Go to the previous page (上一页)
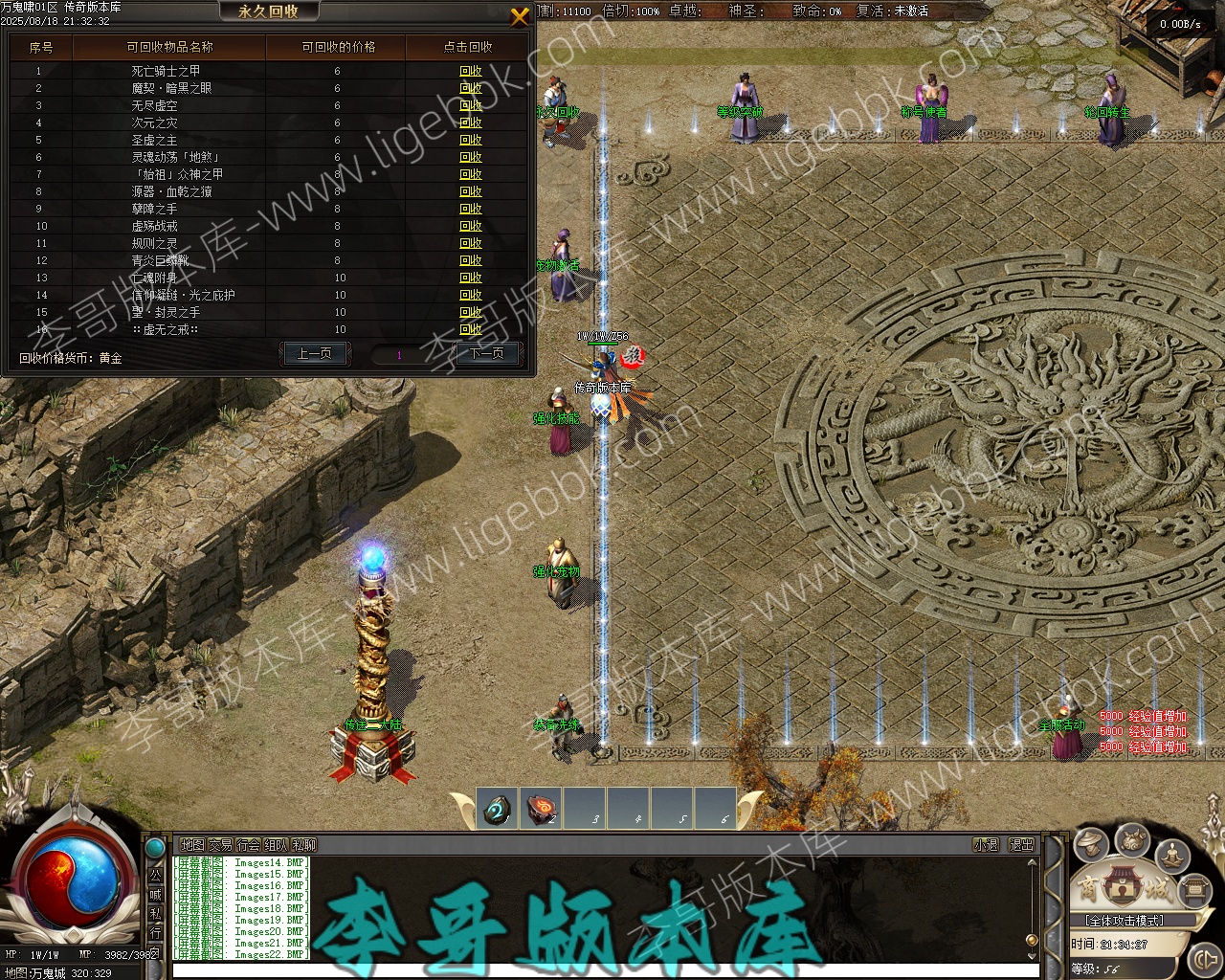Image resolution: width=1225 pixels, height=980 pixels. [x=314, y=354]
